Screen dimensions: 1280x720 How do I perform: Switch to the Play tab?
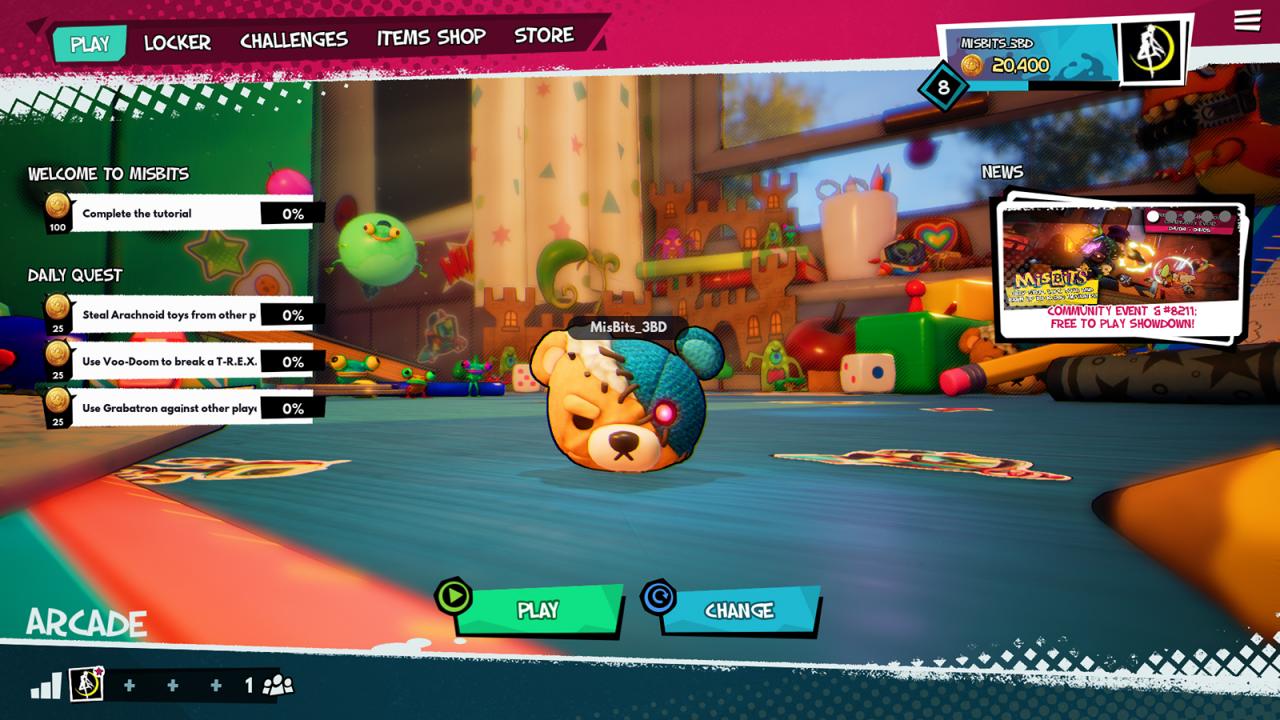coord(90,44)
